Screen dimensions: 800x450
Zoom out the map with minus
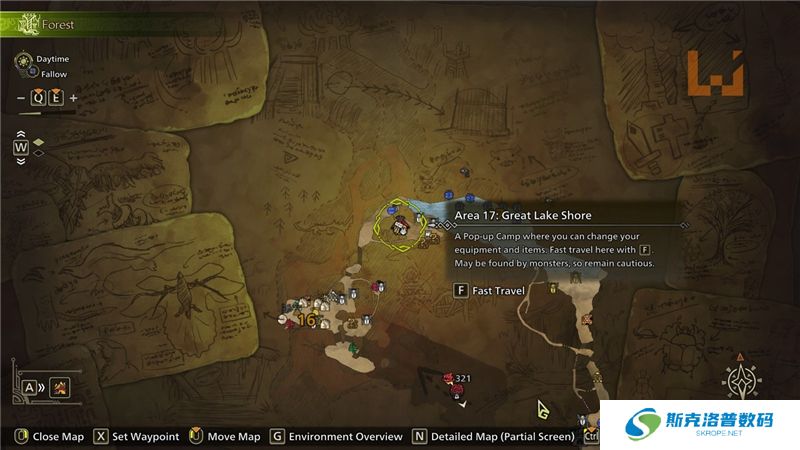point(21,98)
